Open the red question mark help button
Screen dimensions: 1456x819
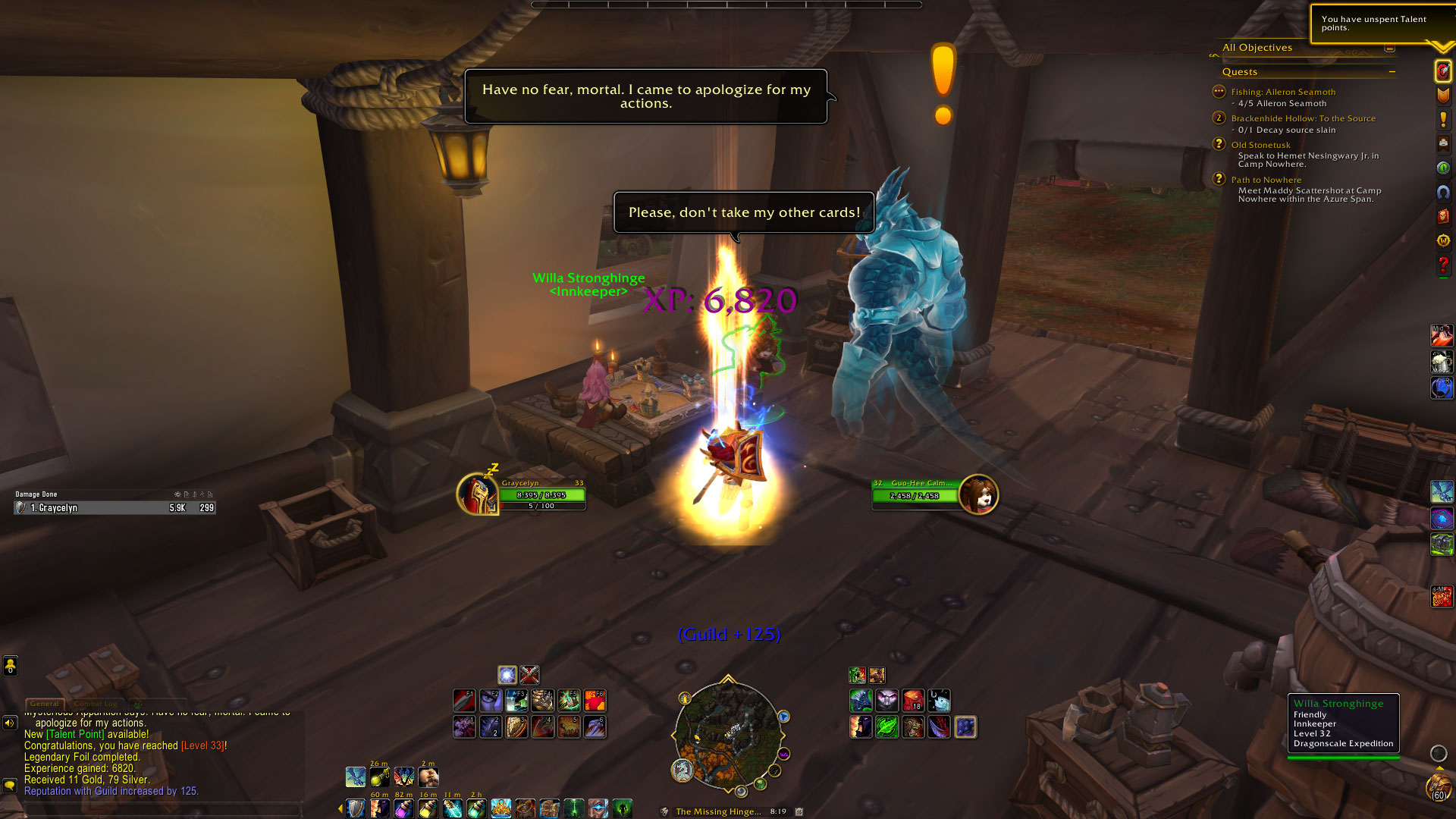[1442, 265]
